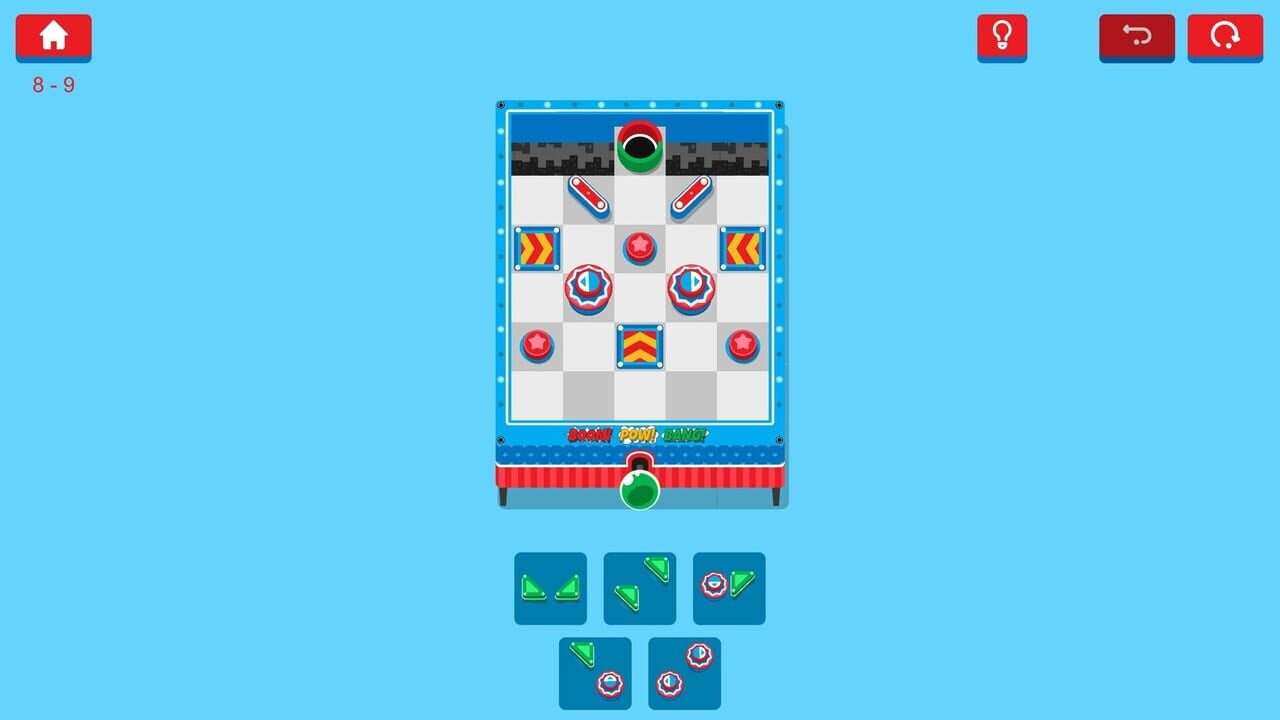Viewport: 1280px width, 720px height.
Task: Click the upward chevron tile mid-board
Action: [640, 347]
